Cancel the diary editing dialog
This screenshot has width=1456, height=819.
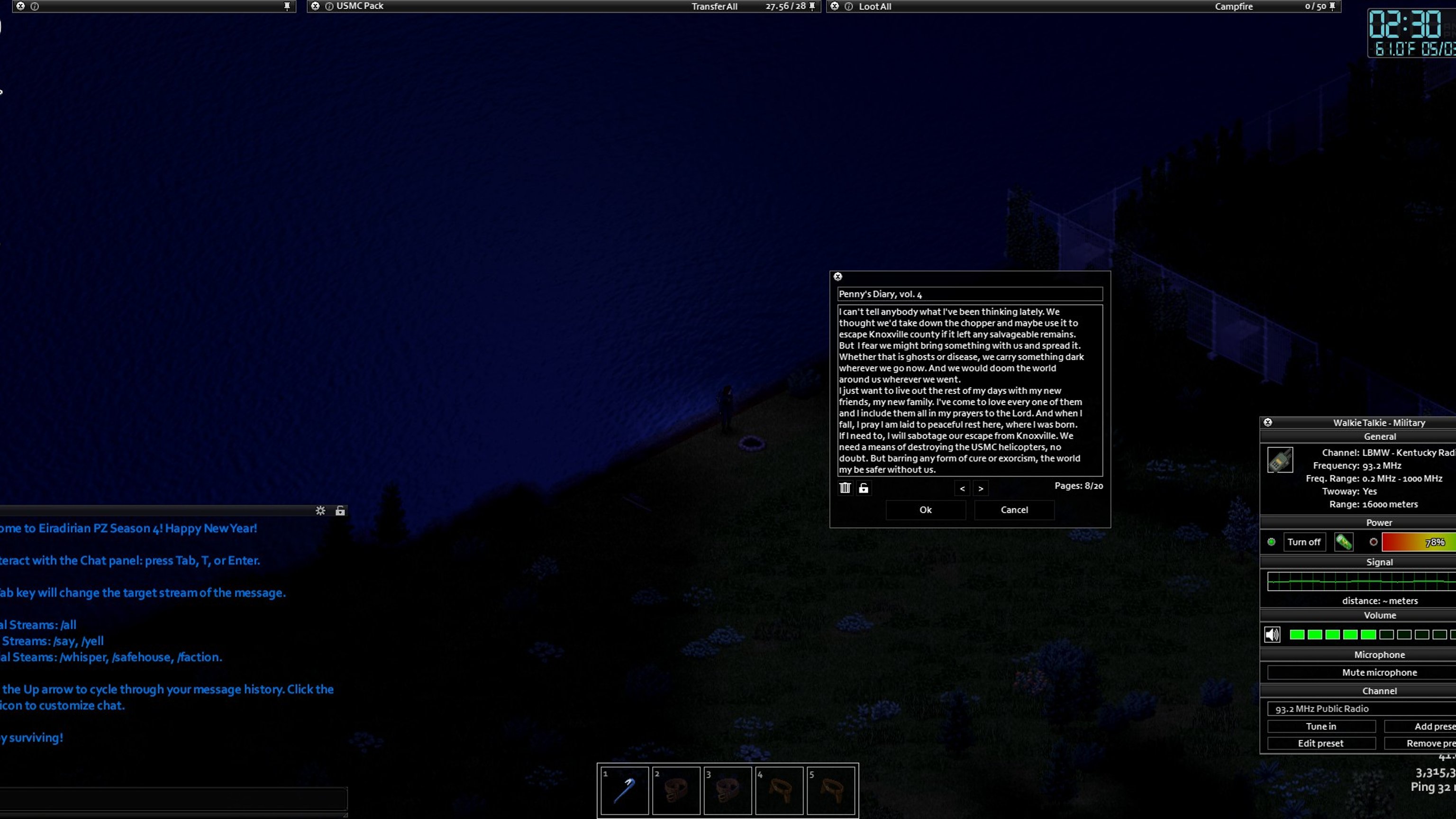(x=1014, y=510)
